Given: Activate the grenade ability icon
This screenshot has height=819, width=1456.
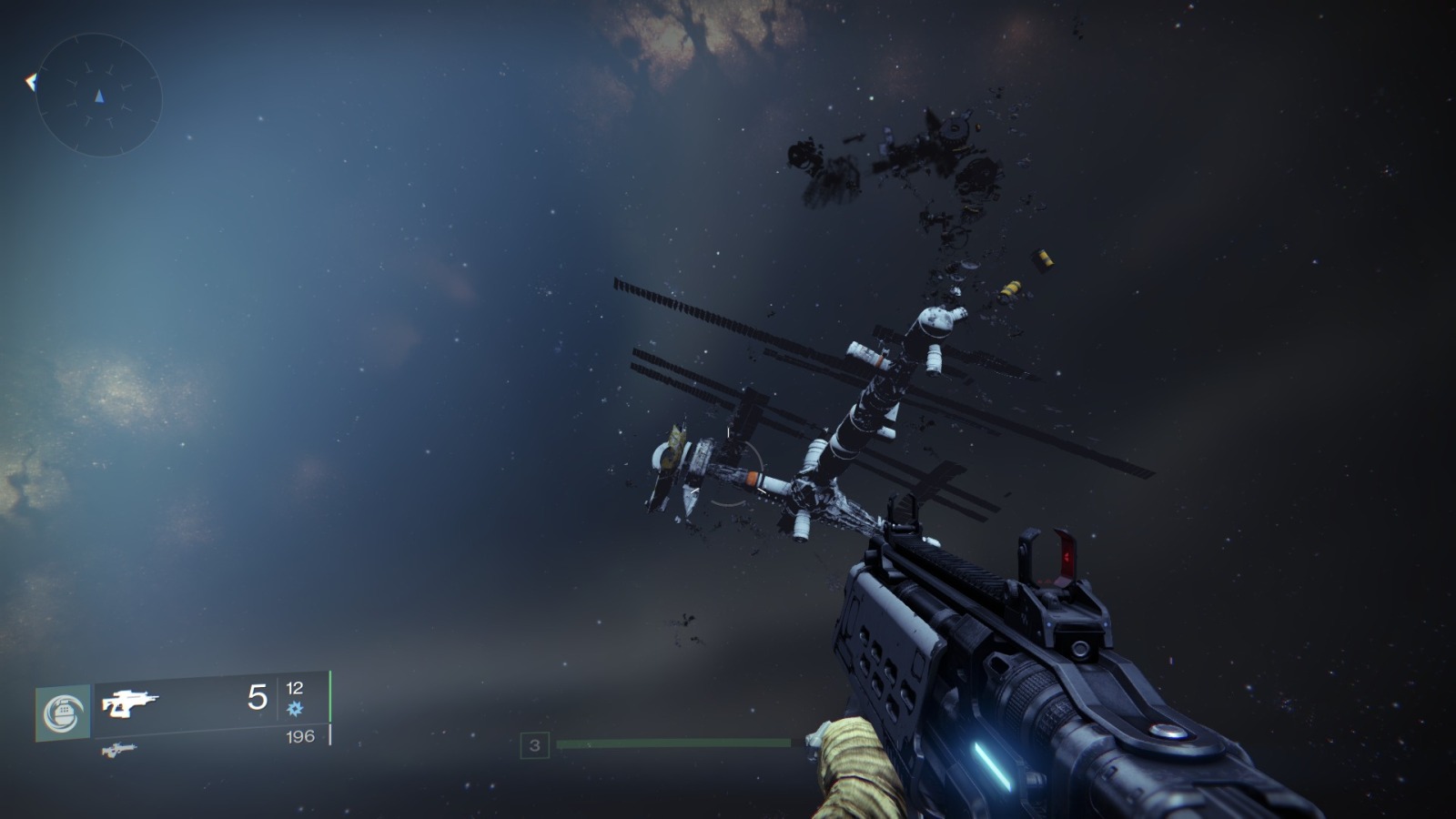Looking at the screenshot, I should pos(63,713).
